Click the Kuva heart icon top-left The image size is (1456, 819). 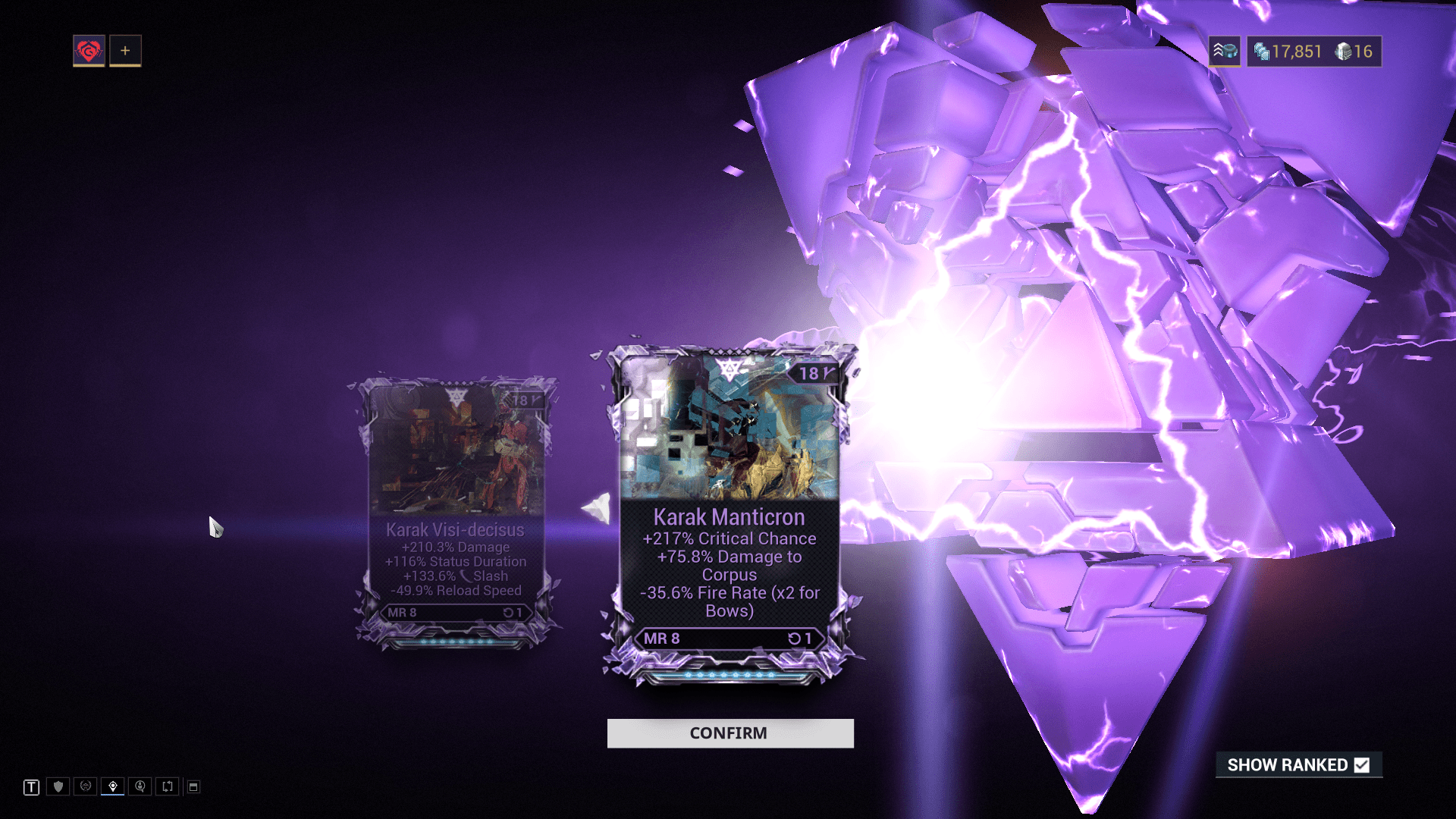click(x=88, y=50)
